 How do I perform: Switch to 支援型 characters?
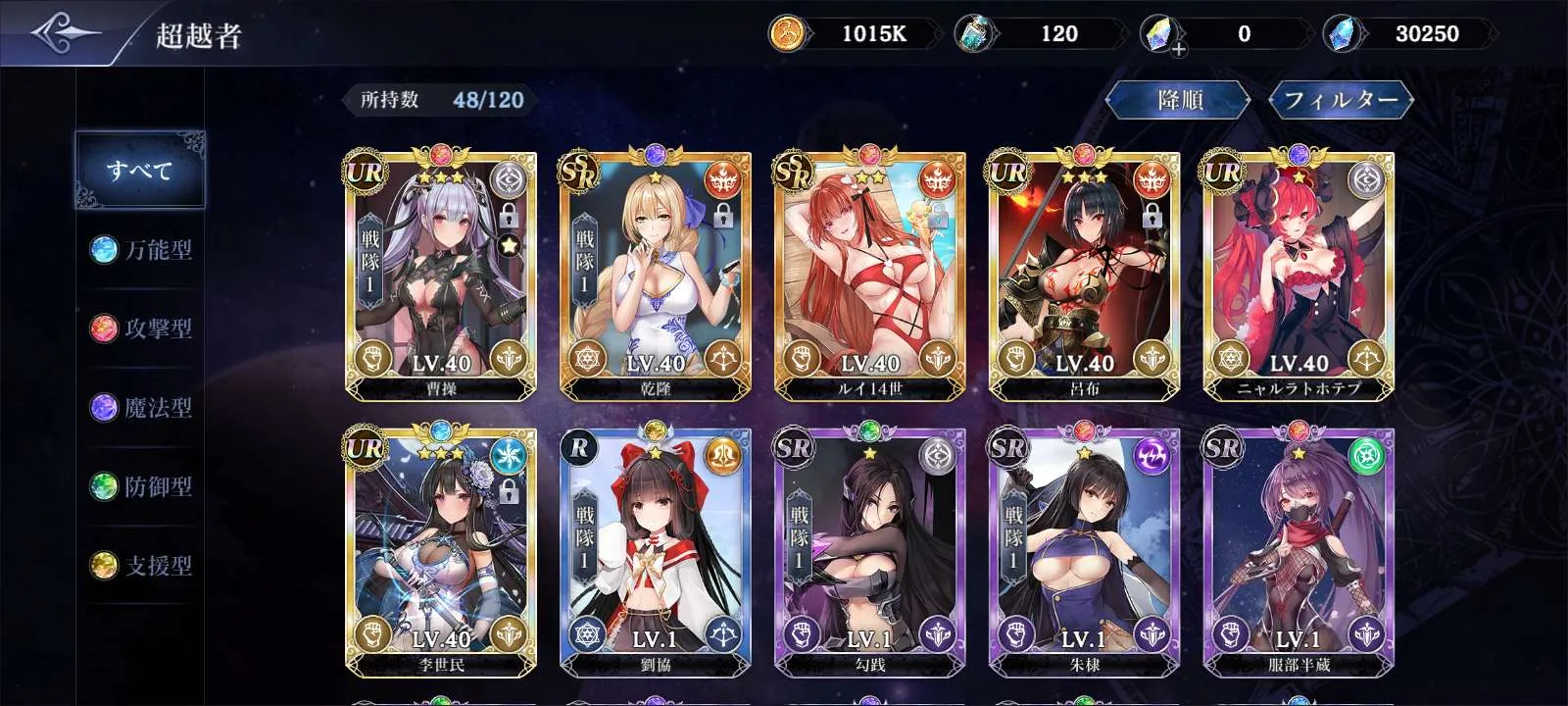tap(141, 565)
